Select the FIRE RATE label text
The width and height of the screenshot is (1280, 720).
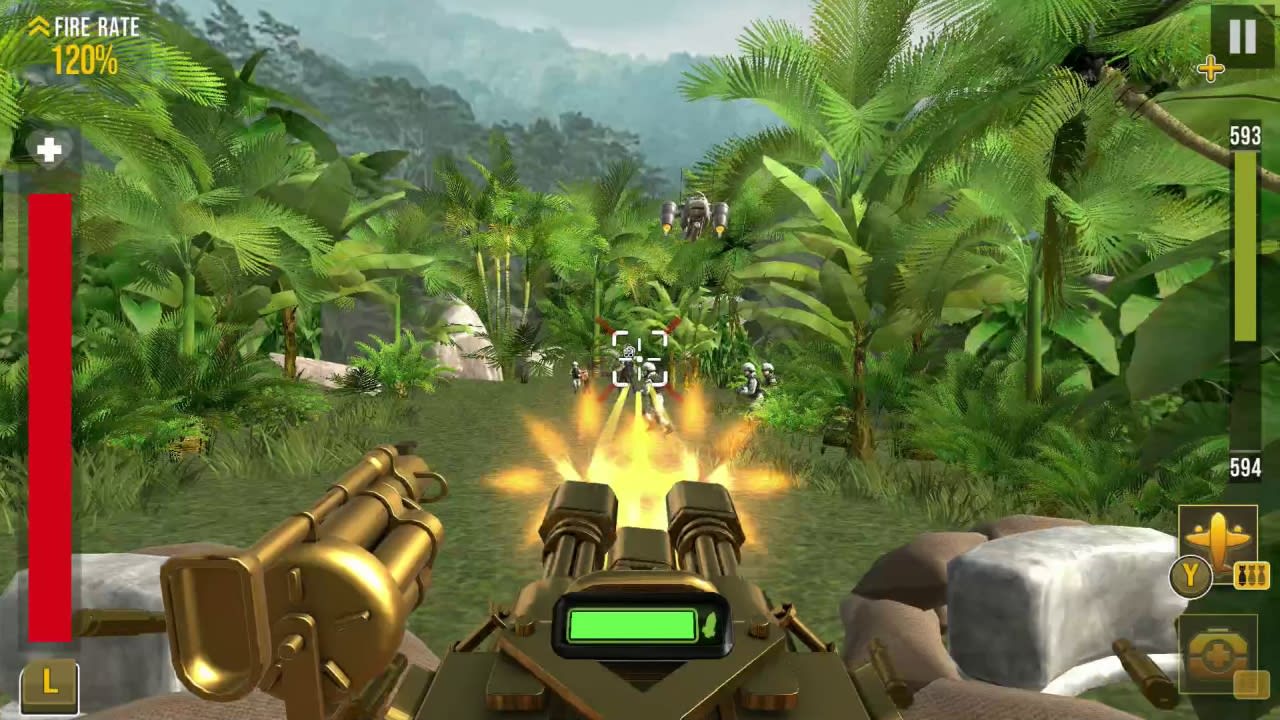click(x=96, y=27)
